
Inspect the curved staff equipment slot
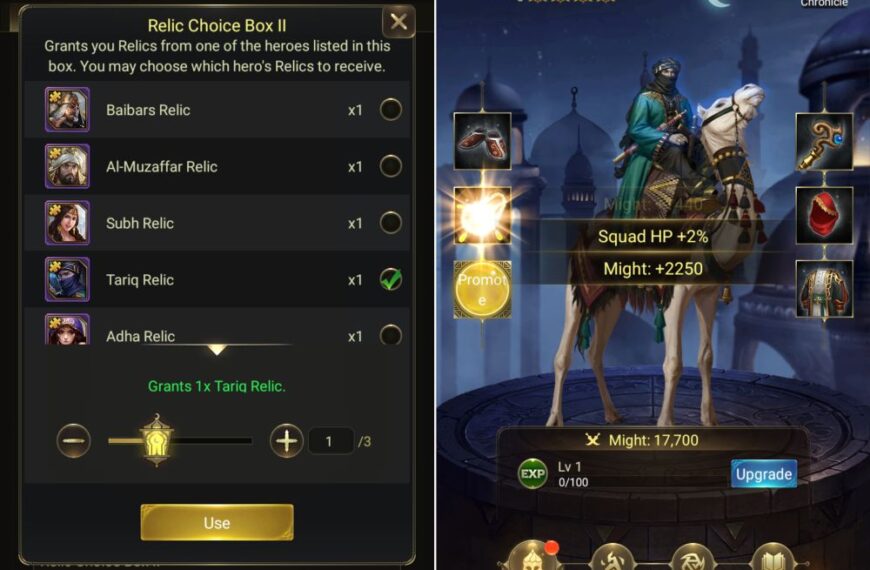point(824,141)
